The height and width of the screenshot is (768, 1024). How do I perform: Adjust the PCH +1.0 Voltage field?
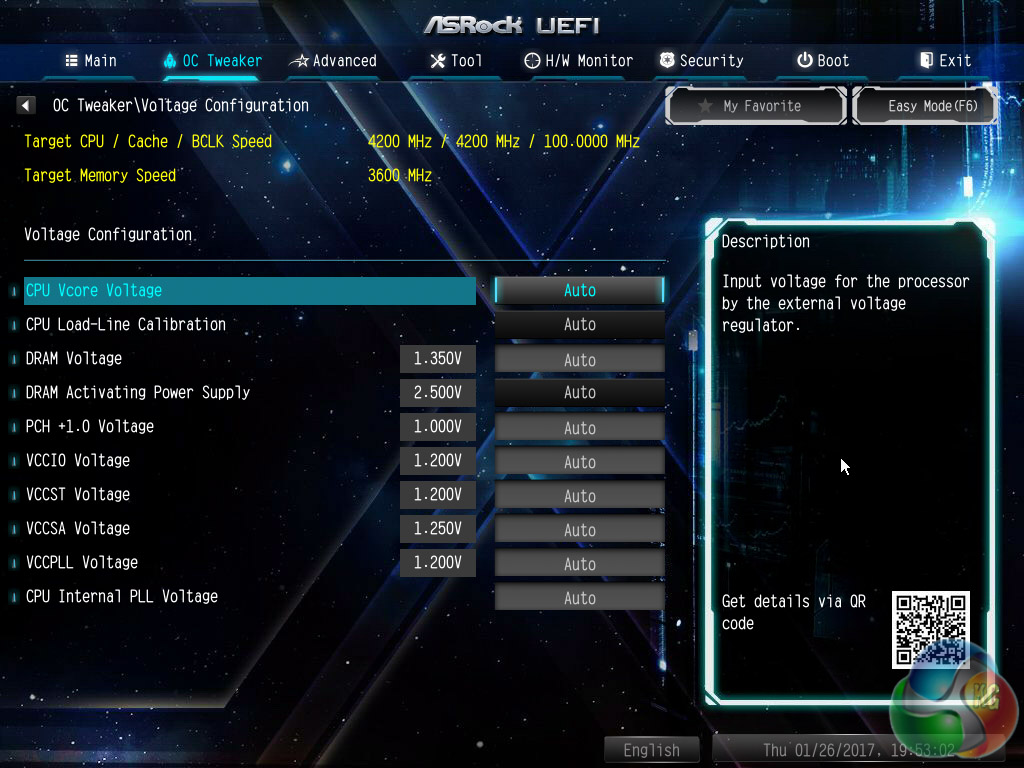(579, 427)
